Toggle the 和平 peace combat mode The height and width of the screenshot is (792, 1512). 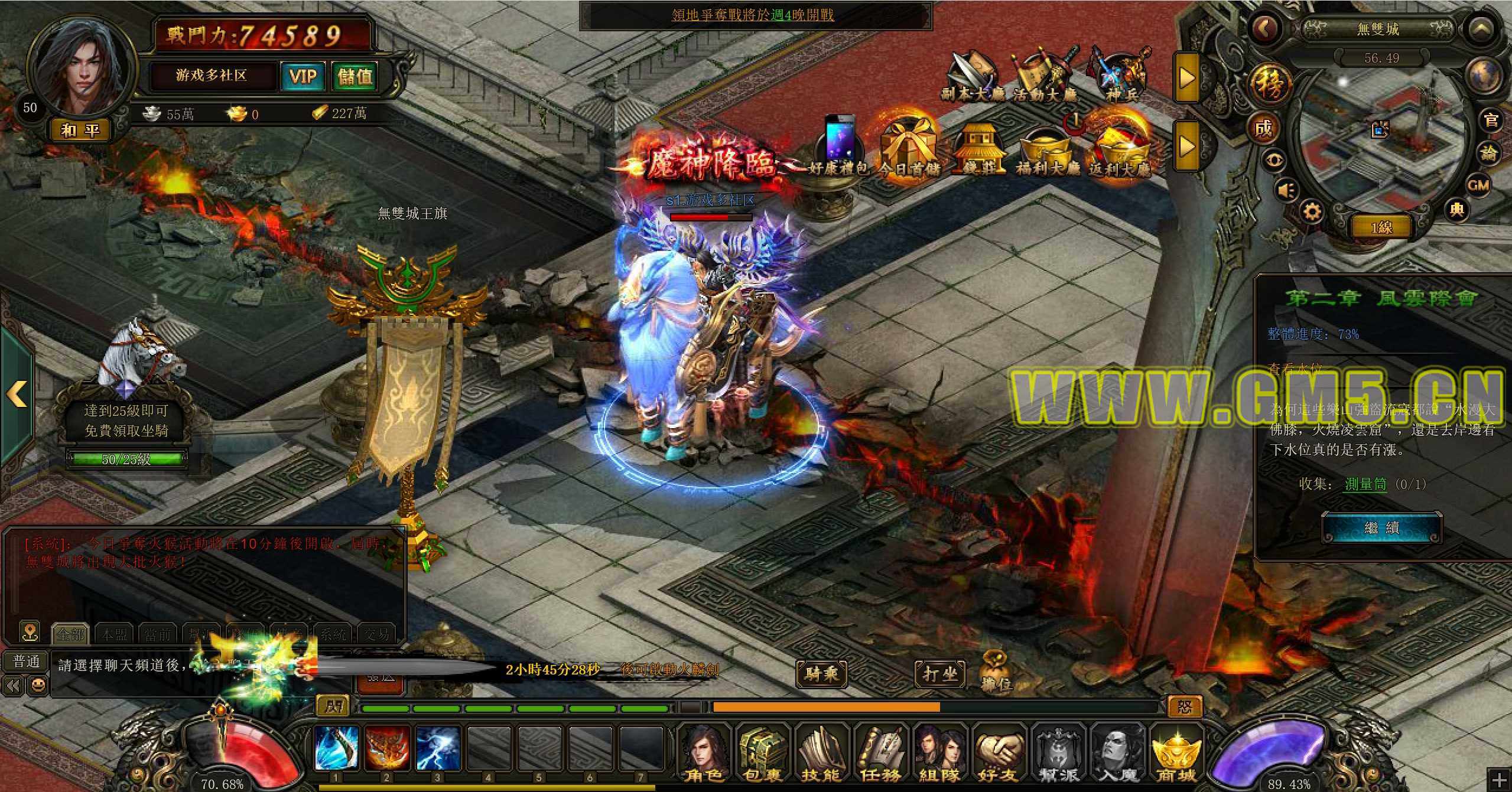(80, 130)
